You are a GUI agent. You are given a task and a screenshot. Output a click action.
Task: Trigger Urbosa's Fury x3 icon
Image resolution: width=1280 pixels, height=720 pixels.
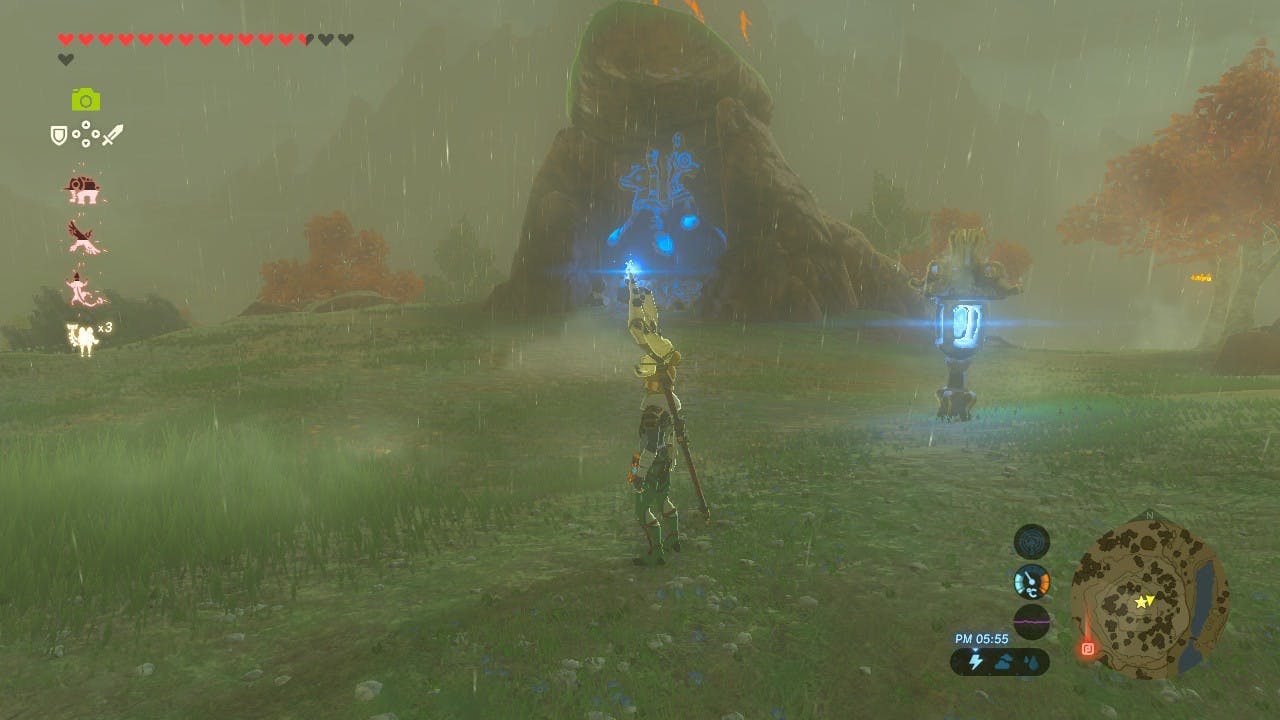(x=82, y=338)
